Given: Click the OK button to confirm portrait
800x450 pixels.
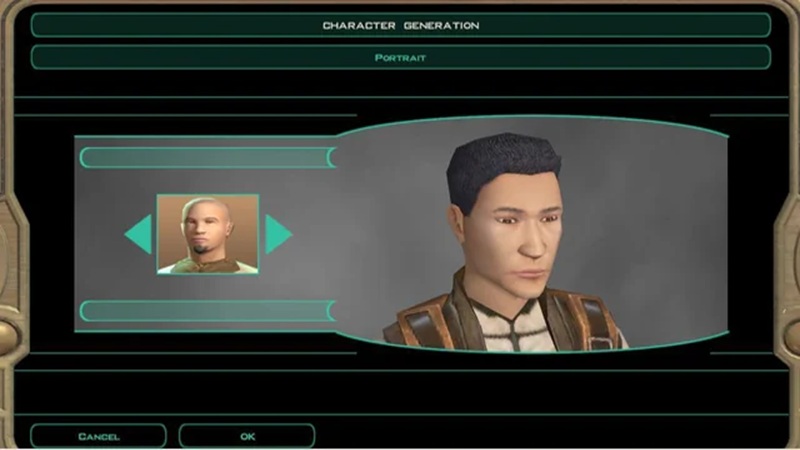Looking at the screenshot, I should pos(247,436).
